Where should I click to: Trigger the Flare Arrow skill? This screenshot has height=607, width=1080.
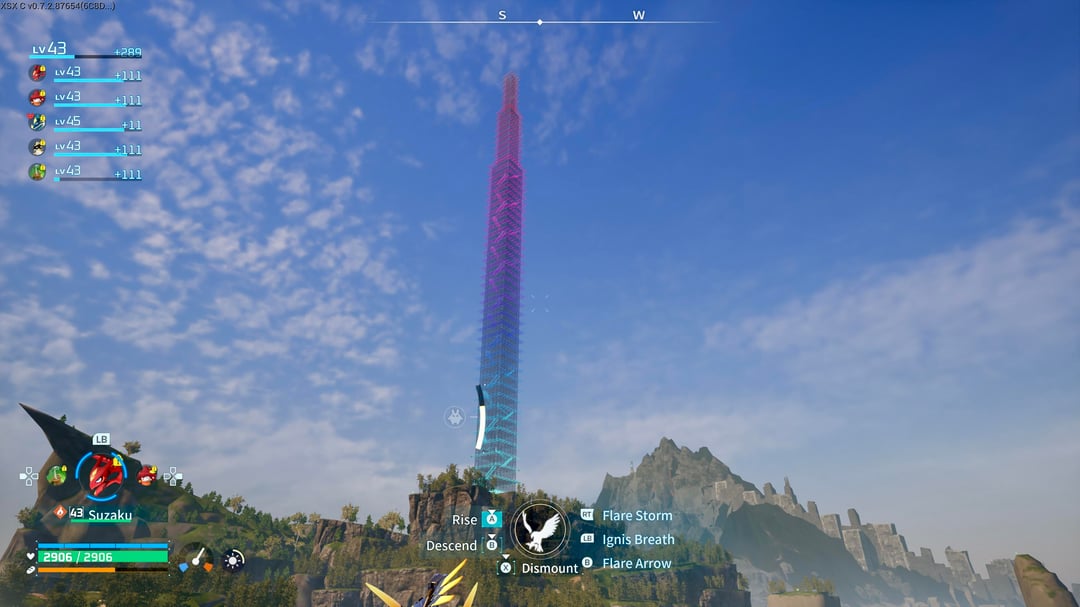(637, 564)
